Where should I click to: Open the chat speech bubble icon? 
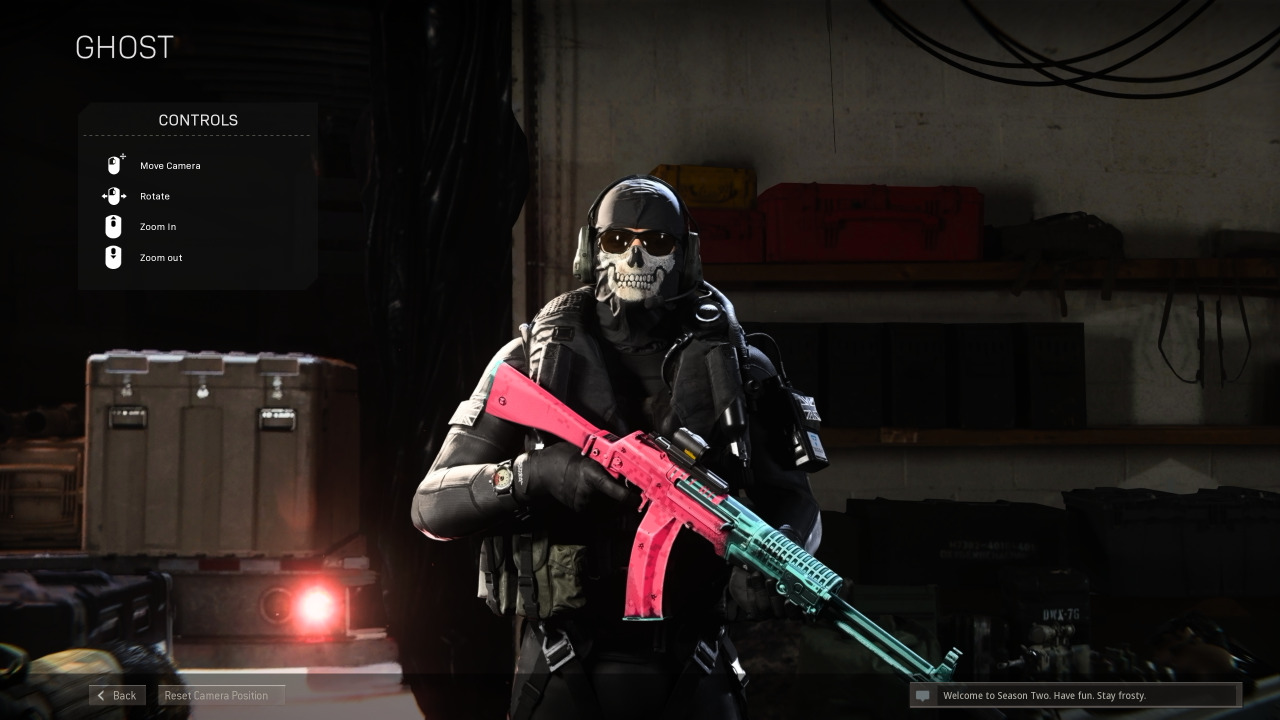pyautogui.click(x=925, y=696)
